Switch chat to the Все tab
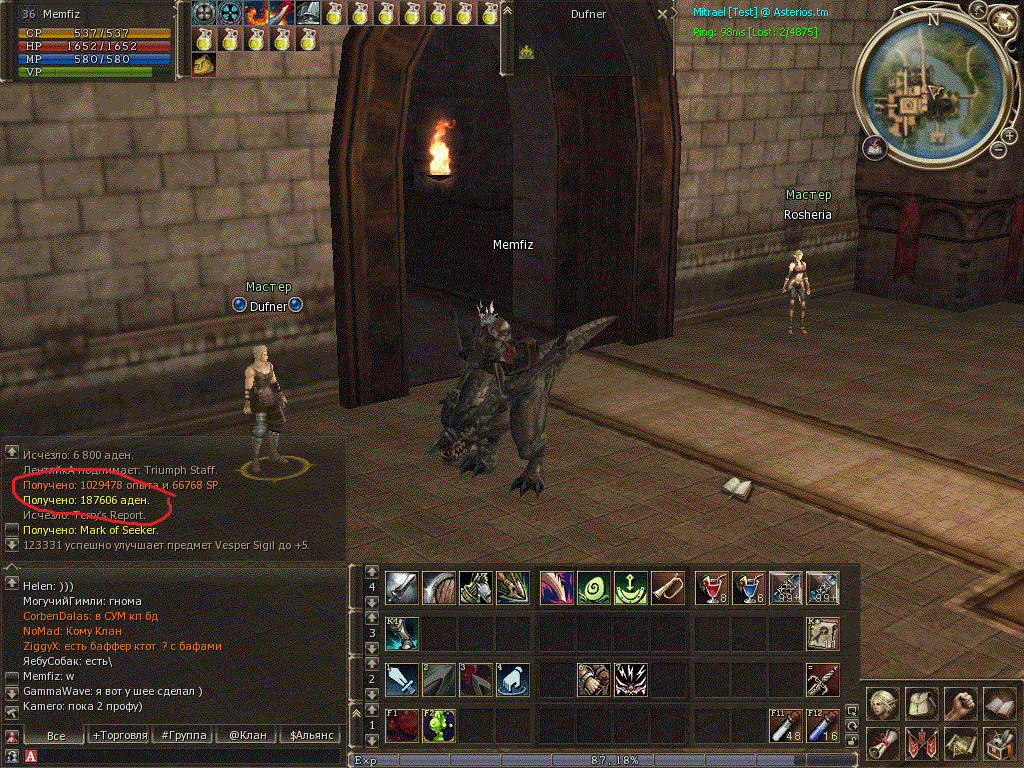This screenshot has height=768, width=1024. pyautogui.click(x=57, y=735)
